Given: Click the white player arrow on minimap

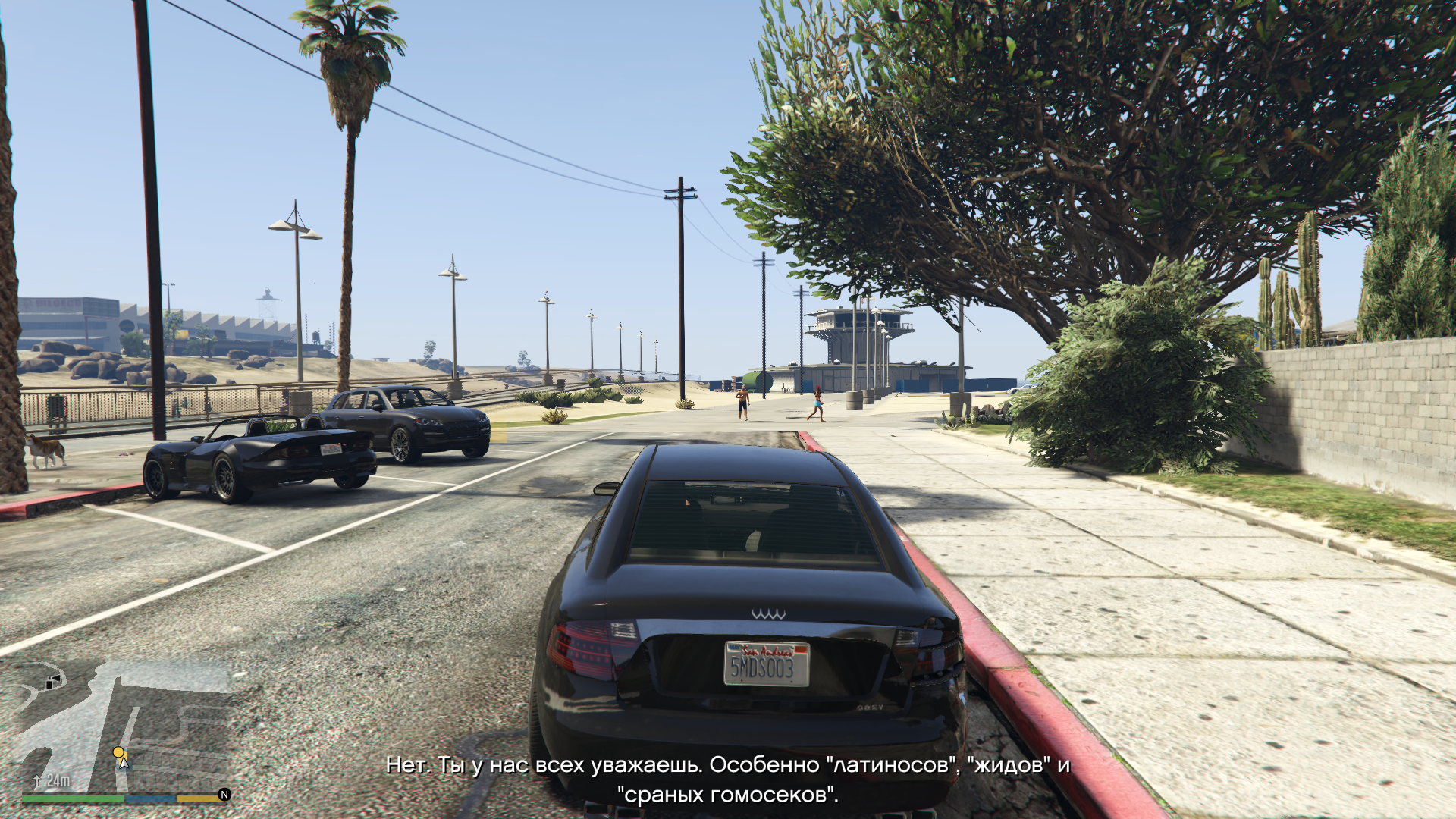Looking at the screenshot, I should tap(124, 762).
